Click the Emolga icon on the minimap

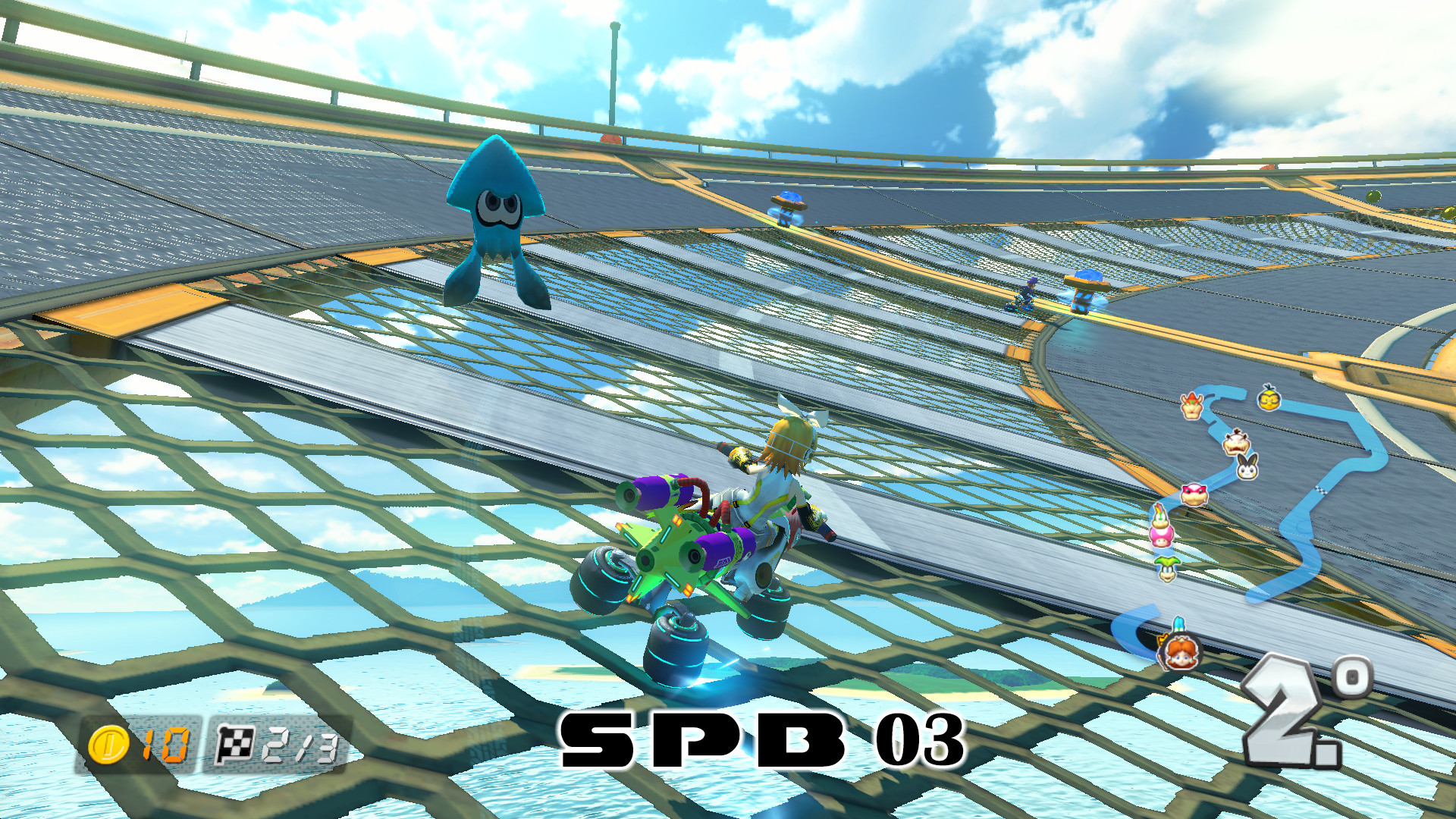click(1247, 469)
